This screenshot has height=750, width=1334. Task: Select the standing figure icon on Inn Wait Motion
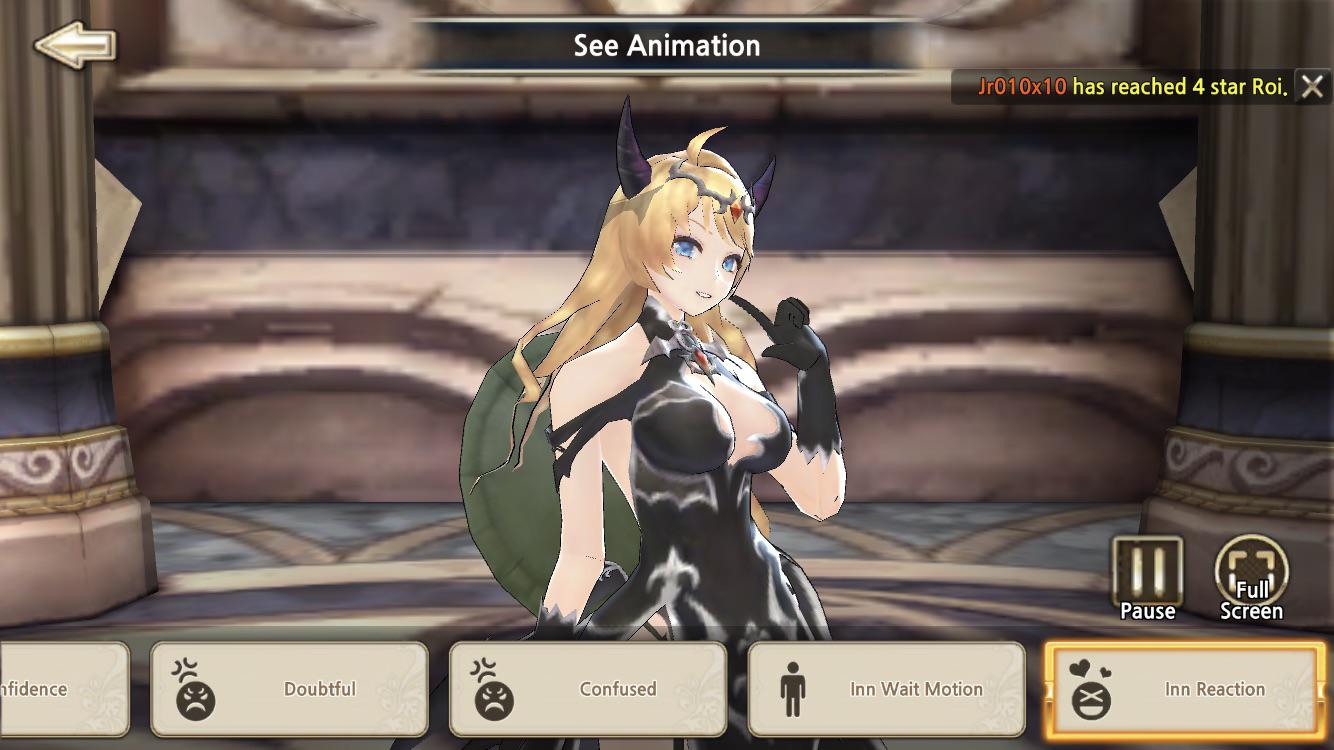pyautogui.click(x=793, y=689)
